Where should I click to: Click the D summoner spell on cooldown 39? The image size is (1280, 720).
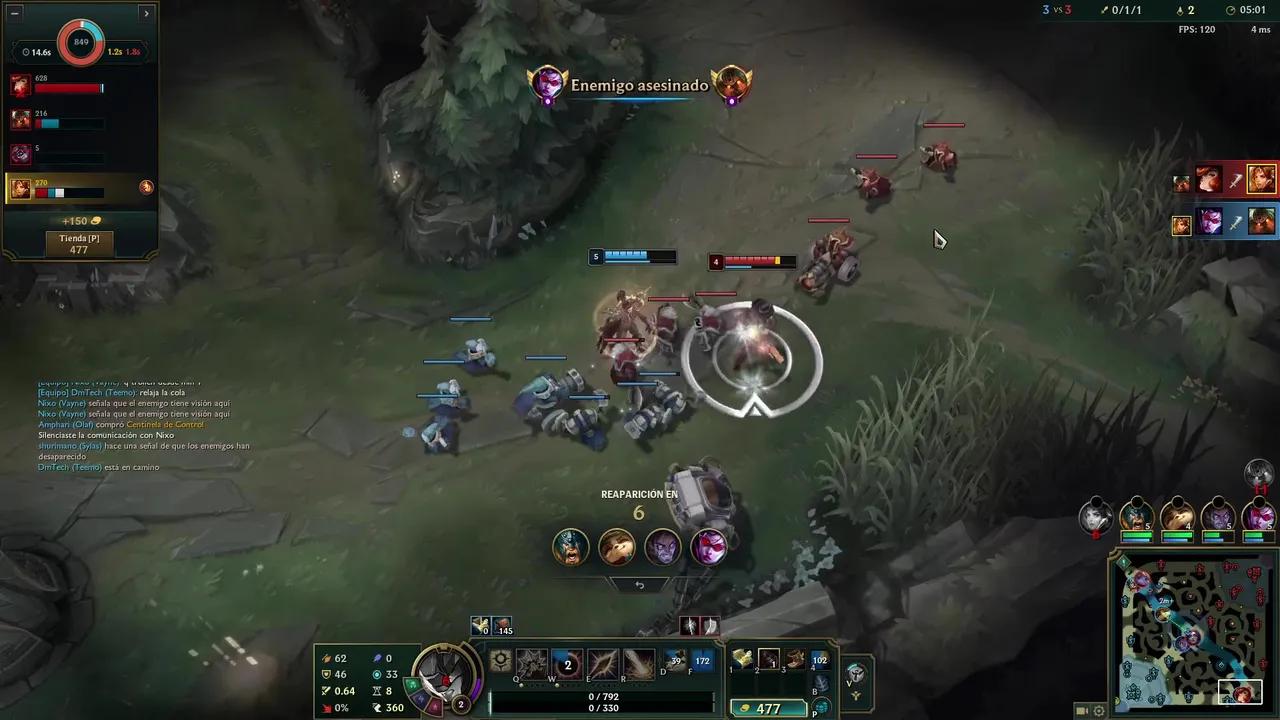(x=674, y=660)
